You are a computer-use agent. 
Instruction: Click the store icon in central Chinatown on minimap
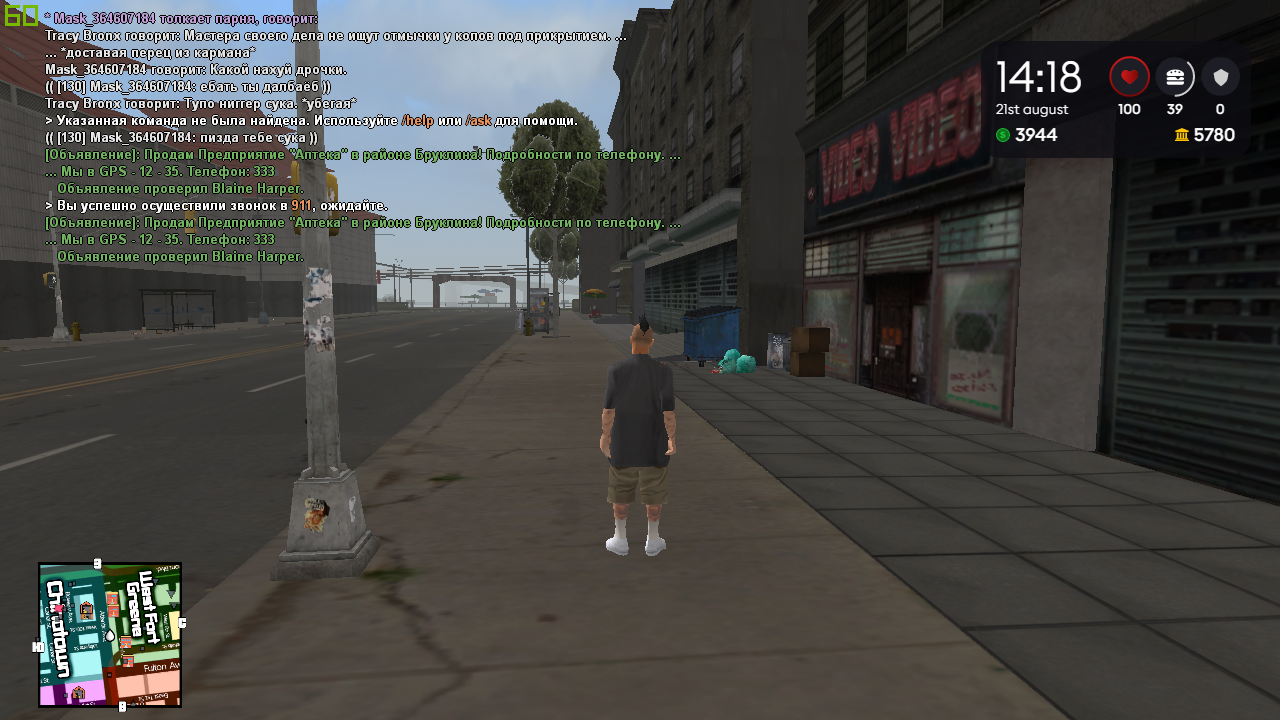tap(86, 610)
